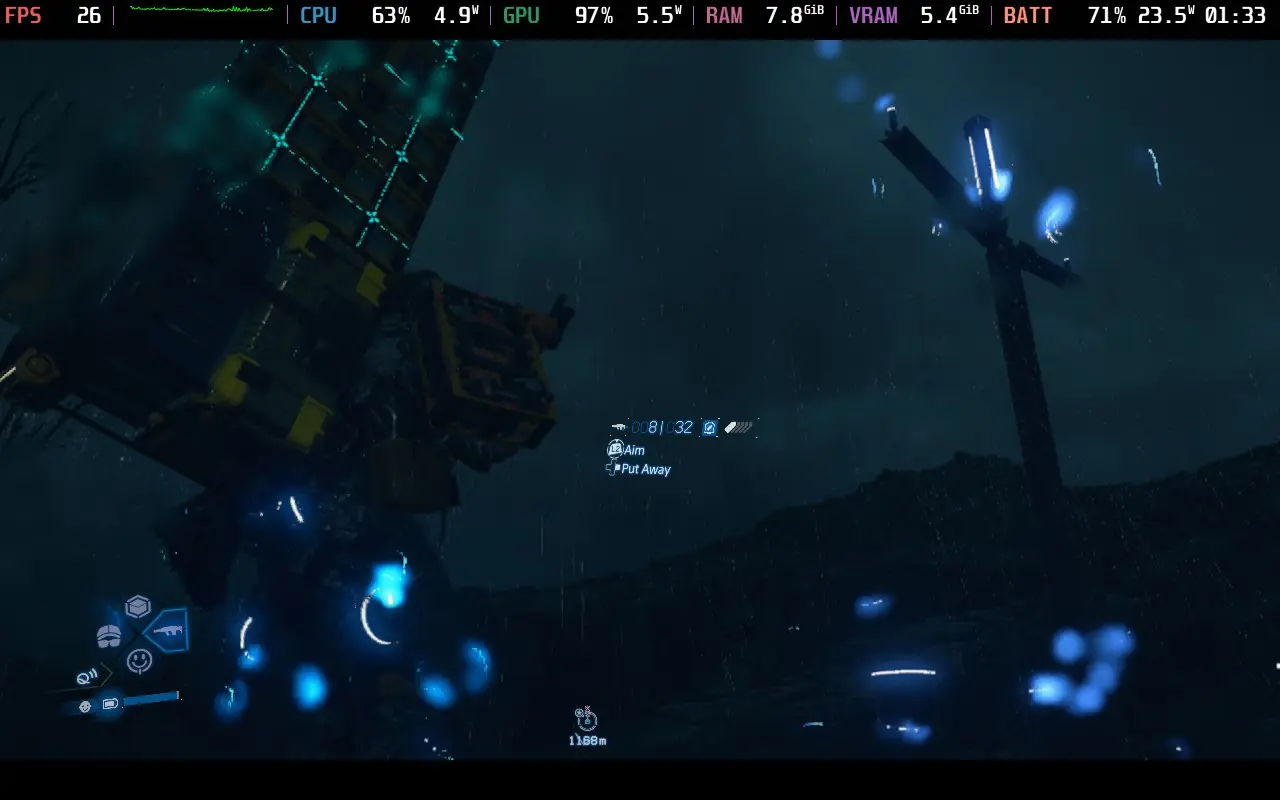This screenshot has height=800, width=1280.
Task: Click the grenade pips beside the magazine icon
Action: point(737,427)
